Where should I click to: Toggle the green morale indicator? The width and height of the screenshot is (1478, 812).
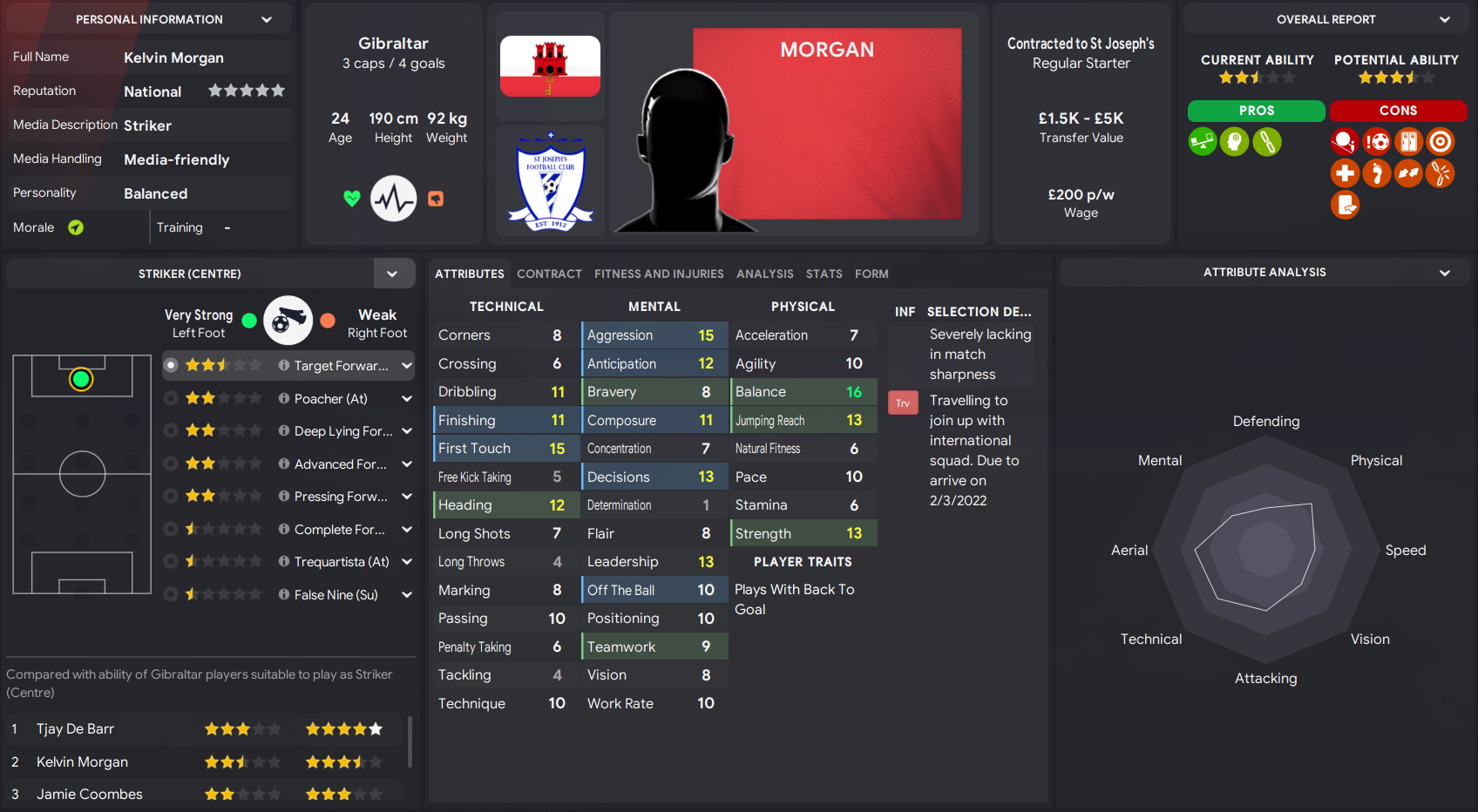(76, 227)
